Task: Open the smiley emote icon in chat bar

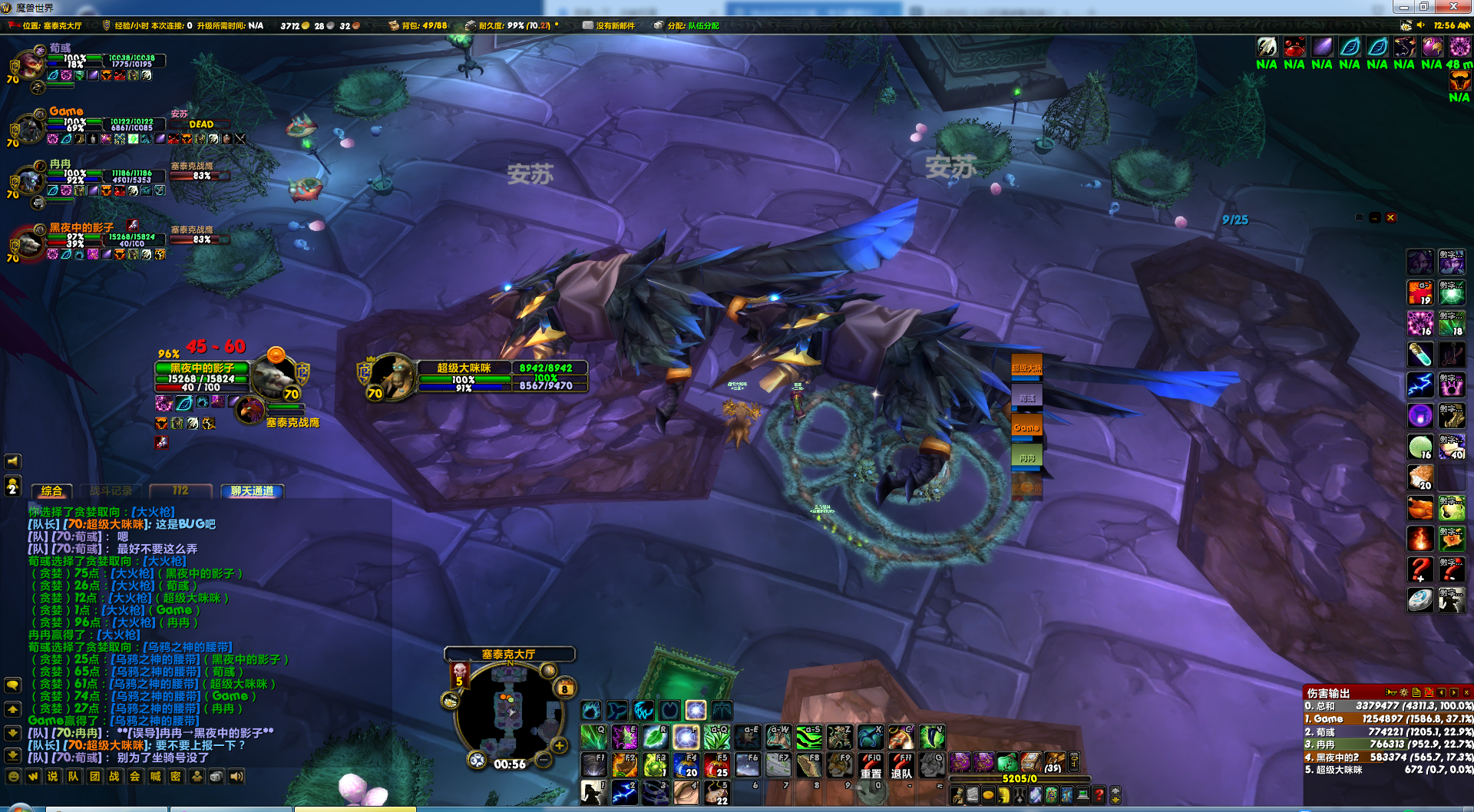Action: click(13, 776)
